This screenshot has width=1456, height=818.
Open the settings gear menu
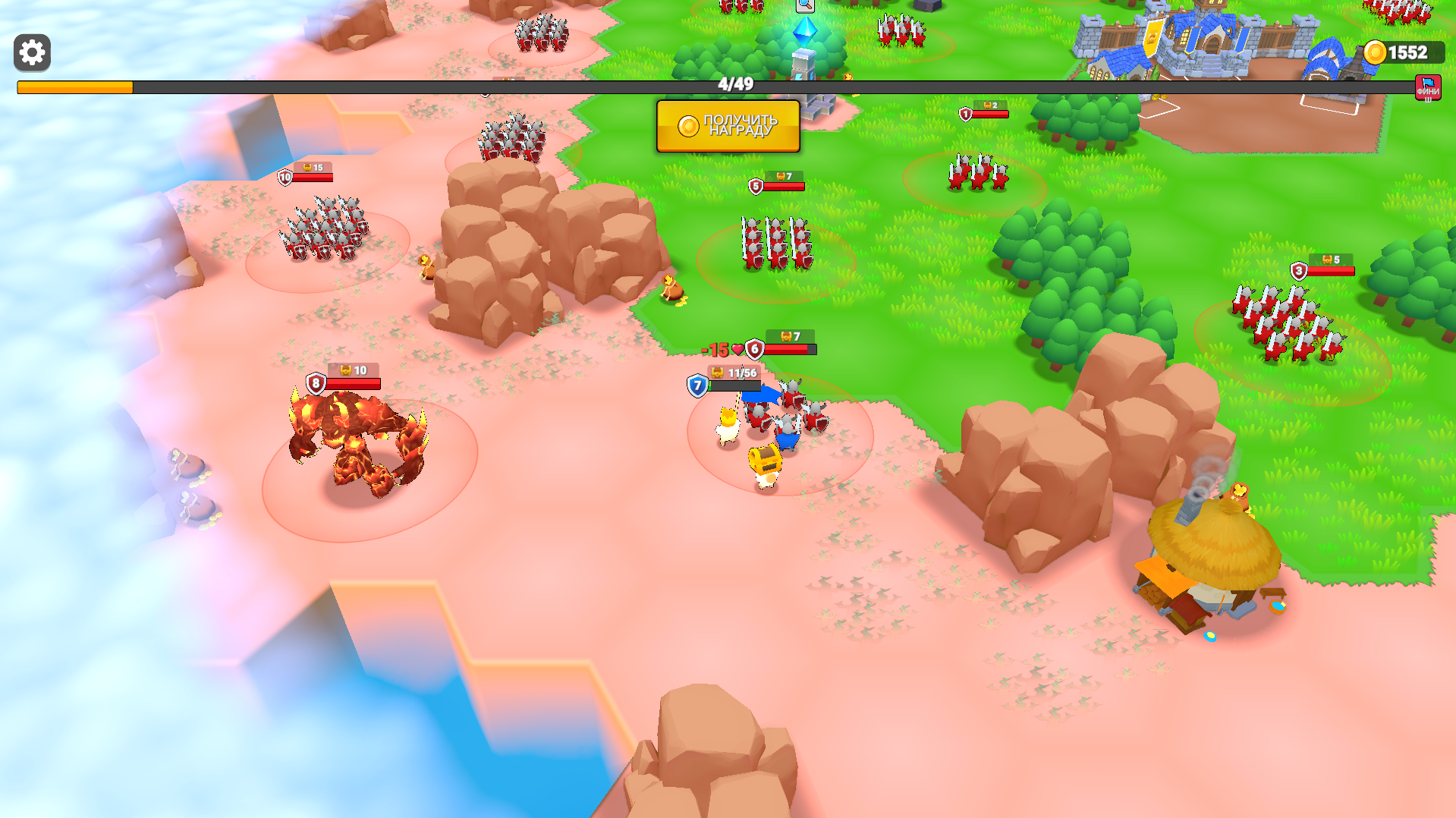coord(31,53)
